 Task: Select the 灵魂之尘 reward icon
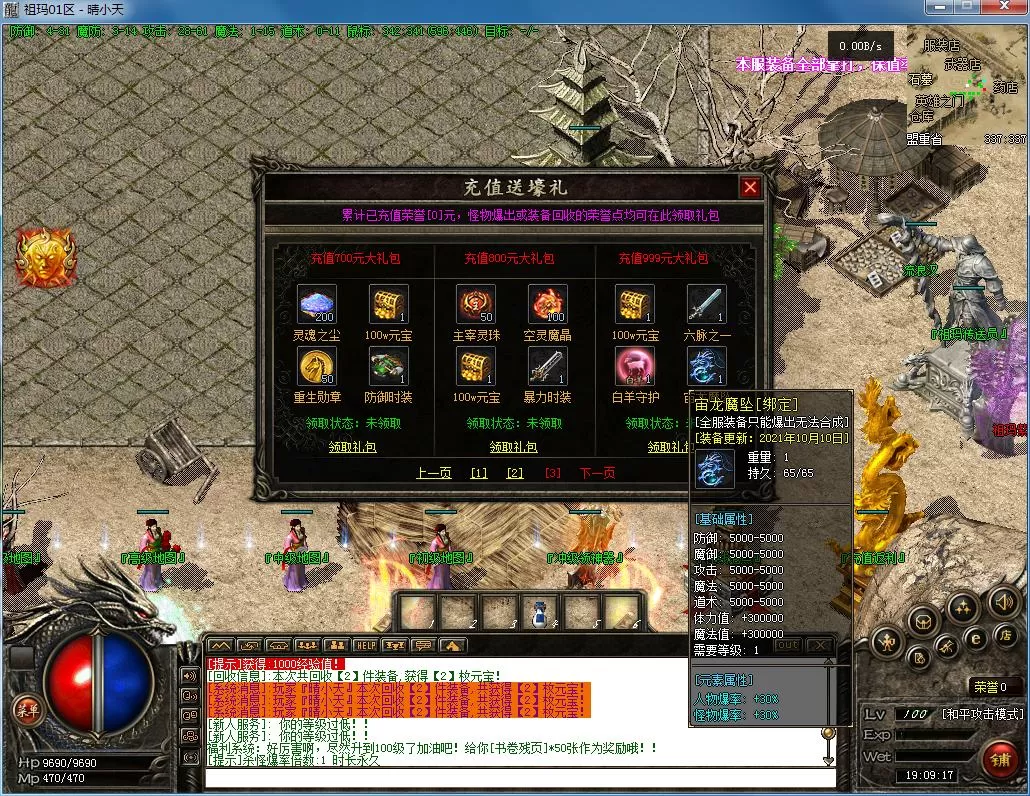point(317,304)
